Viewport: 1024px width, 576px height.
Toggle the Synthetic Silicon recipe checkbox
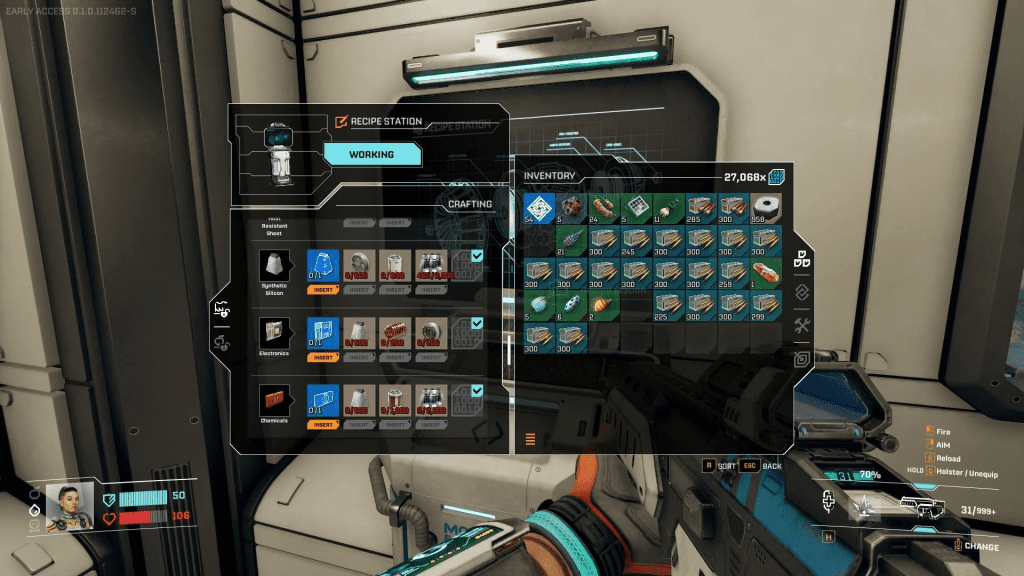tap(476, 256)
